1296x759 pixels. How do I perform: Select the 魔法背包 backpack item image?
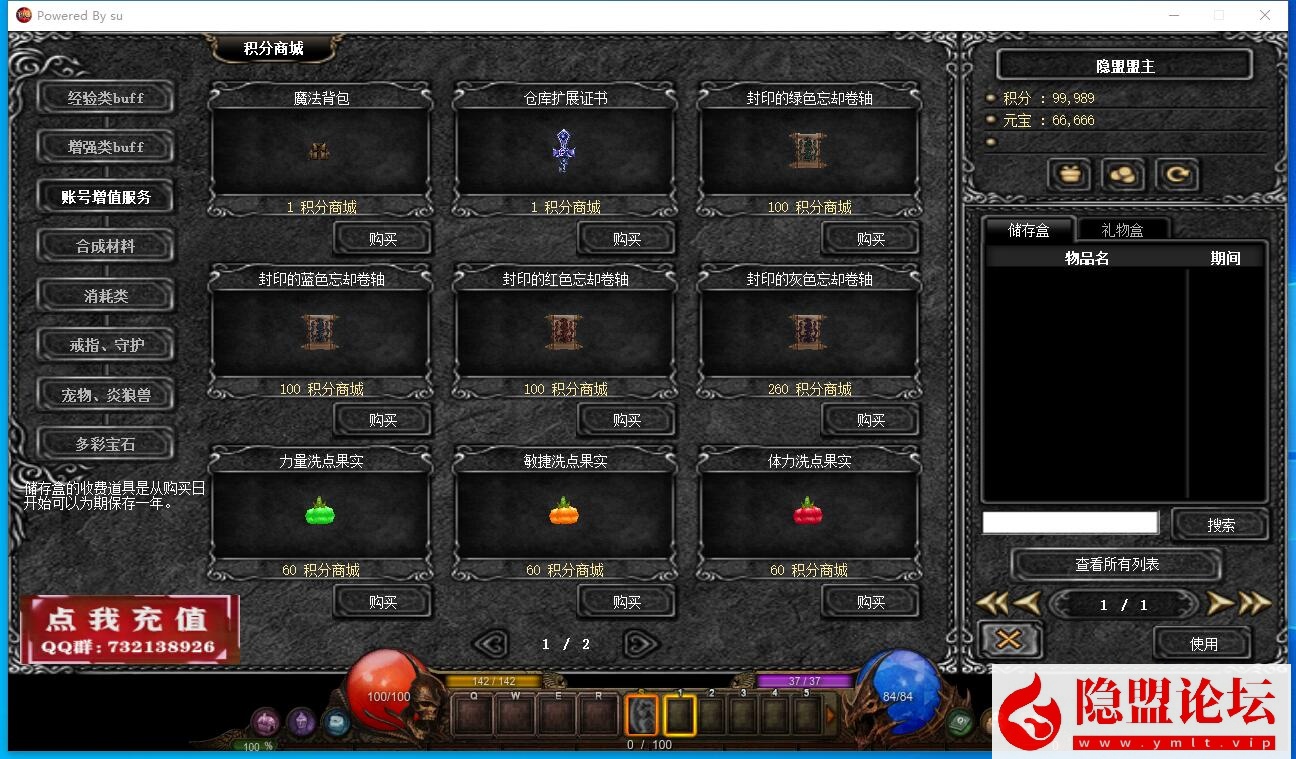point(319,150)
